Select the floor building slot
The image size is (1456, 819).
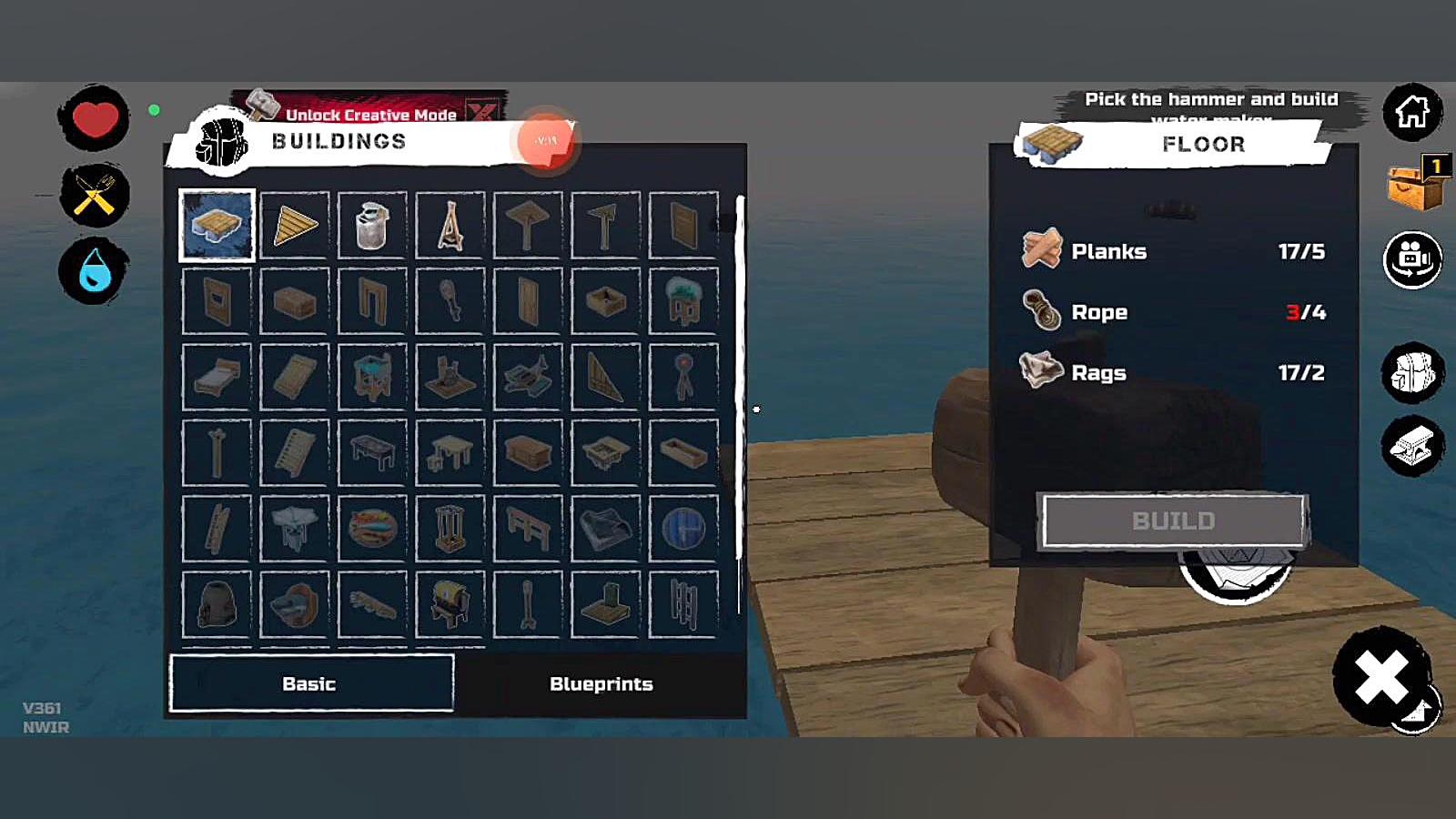[x=217, y=225]
